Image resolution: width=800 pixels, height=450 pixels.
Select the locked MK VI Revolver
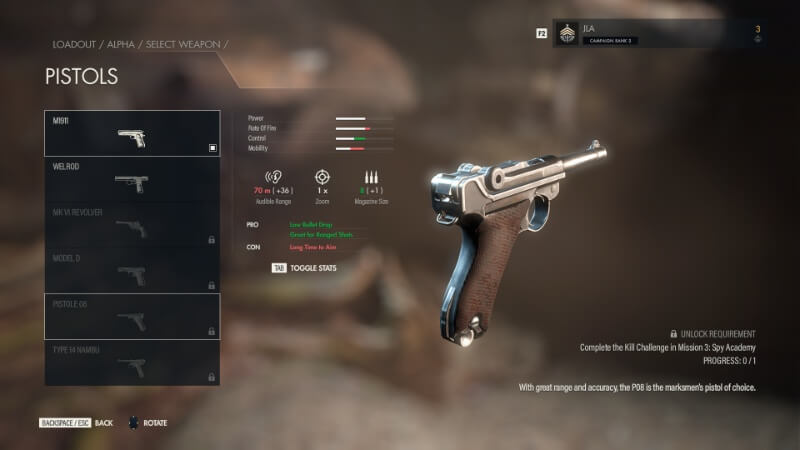[132, 226]
